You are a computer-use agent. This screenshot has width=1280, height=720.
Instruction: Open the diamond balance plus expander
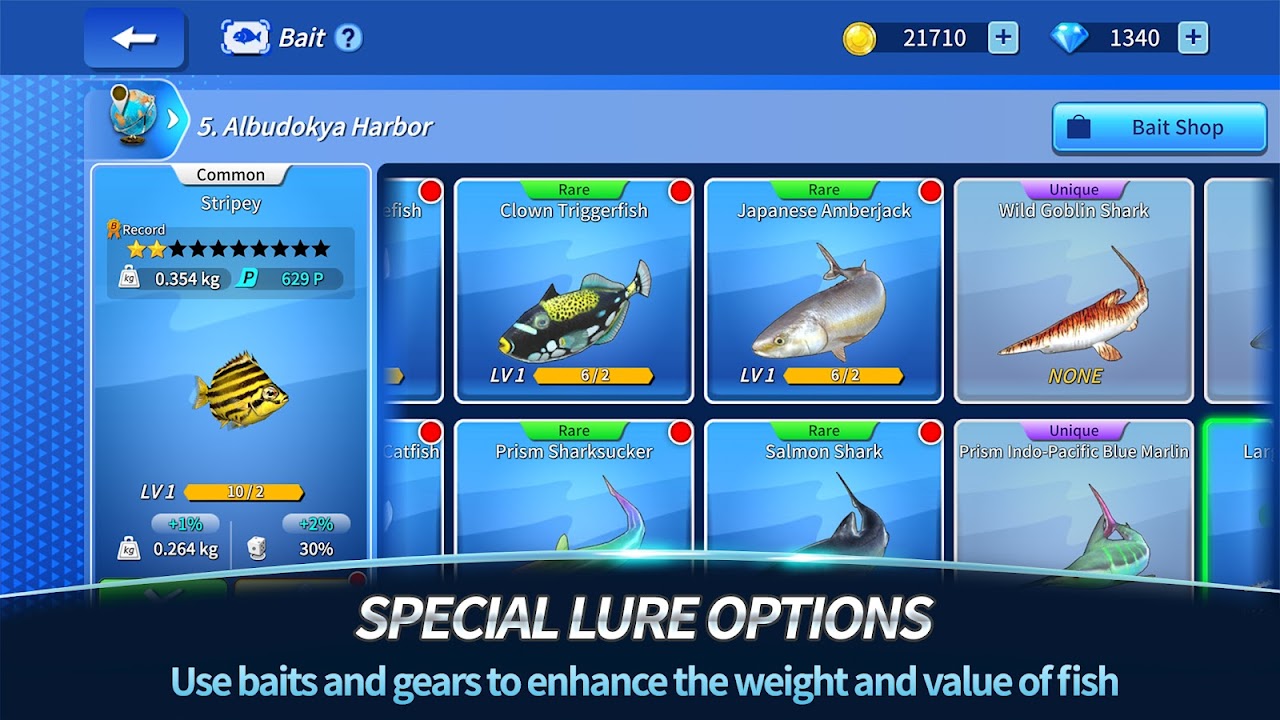point(1192,37)
